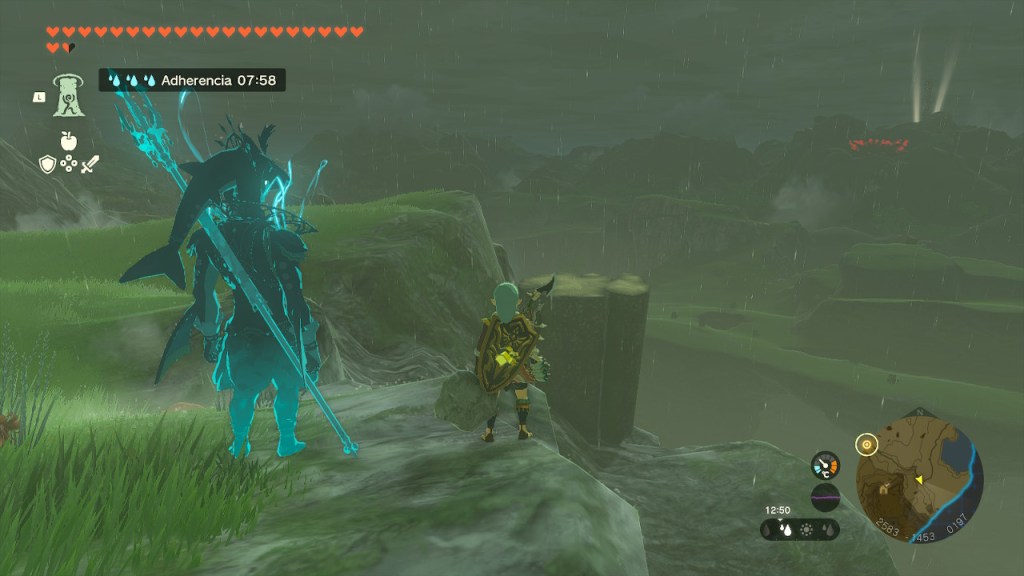Click the apple quick-item icon
1024x576 pixels.
click(x=68, y=141)
